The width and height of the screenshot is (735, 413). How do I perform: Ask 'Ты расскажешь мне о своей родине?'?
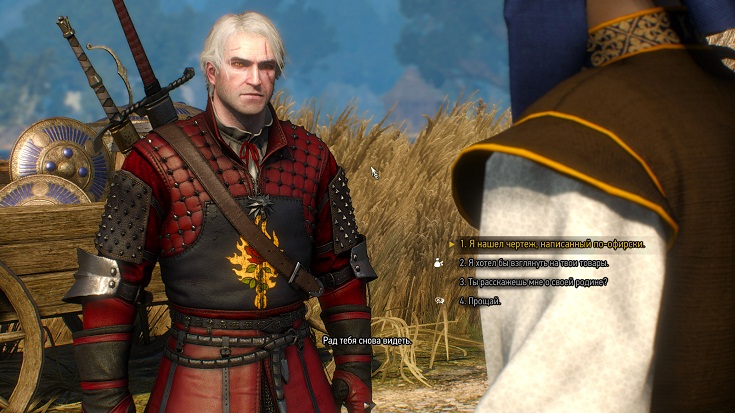(532, 282)
